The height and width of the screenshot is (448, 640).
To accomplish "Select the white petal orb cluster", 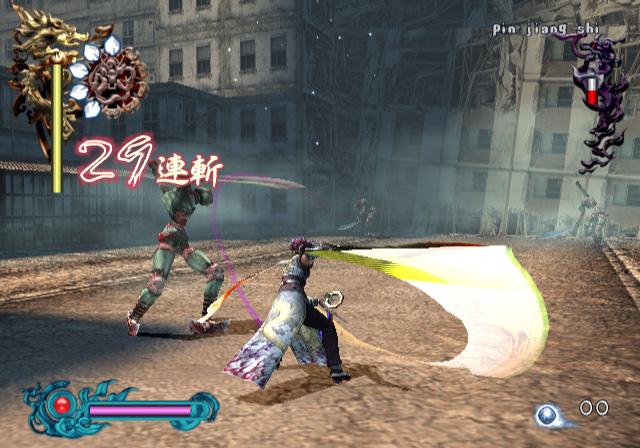I will pos(110,76).
